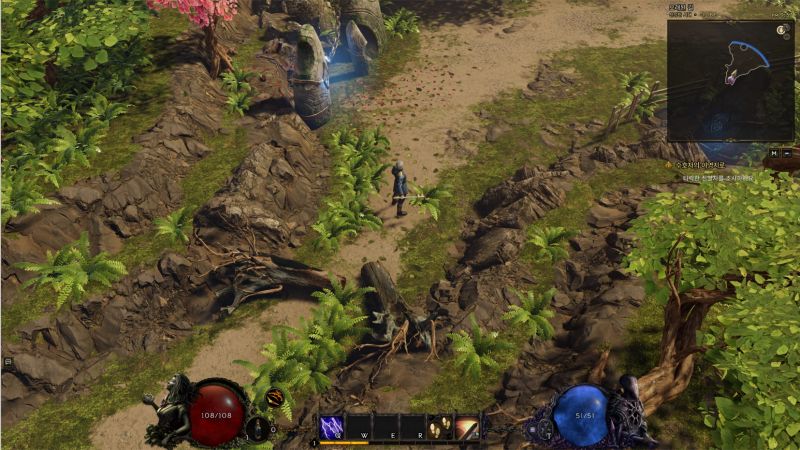Activate the purple lightning skill slot
The image size is (800, 450).
(332, 427)
